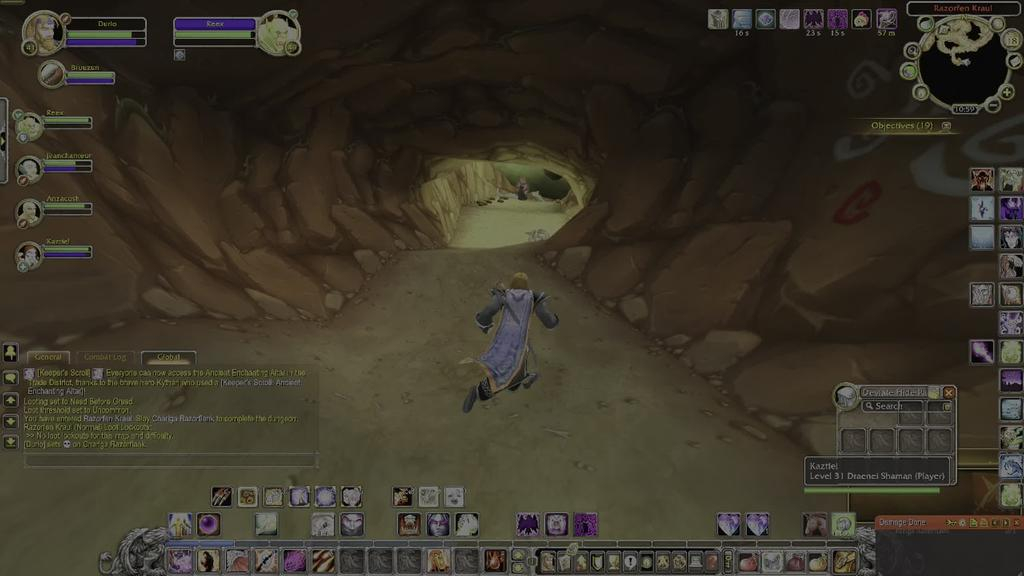Select party member Anzacost's frame
Screen dimensions: 1024x576
tap(29, 211)
